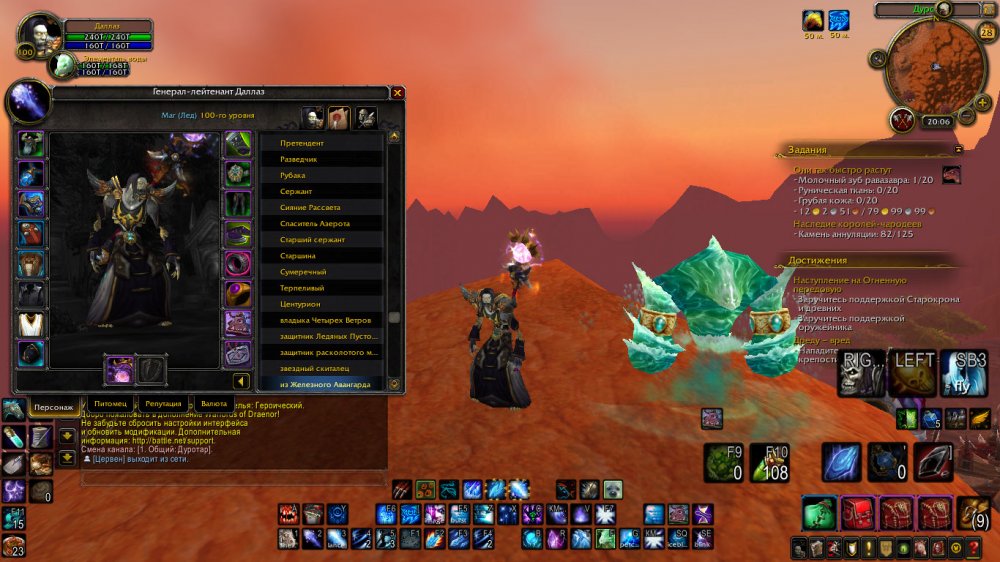Open the Репутация tab

[x=163, y=403]
